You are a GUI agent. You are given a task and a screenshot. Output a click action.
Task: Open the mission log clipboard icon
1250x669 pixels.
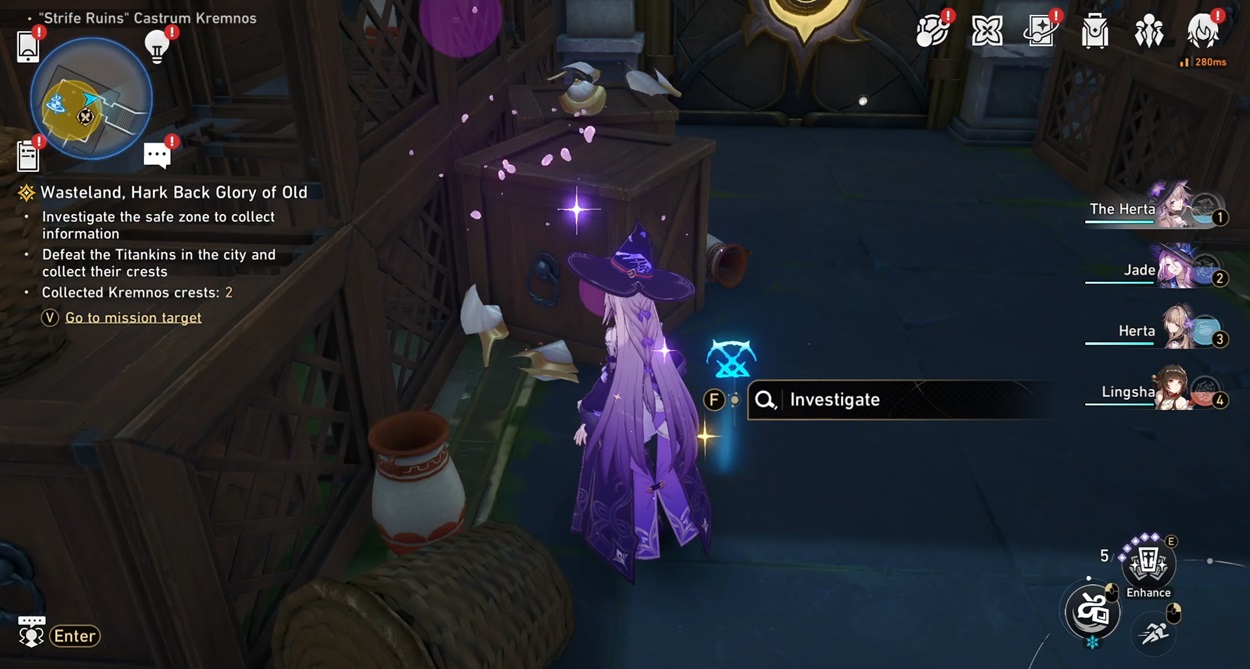[28, 156]
